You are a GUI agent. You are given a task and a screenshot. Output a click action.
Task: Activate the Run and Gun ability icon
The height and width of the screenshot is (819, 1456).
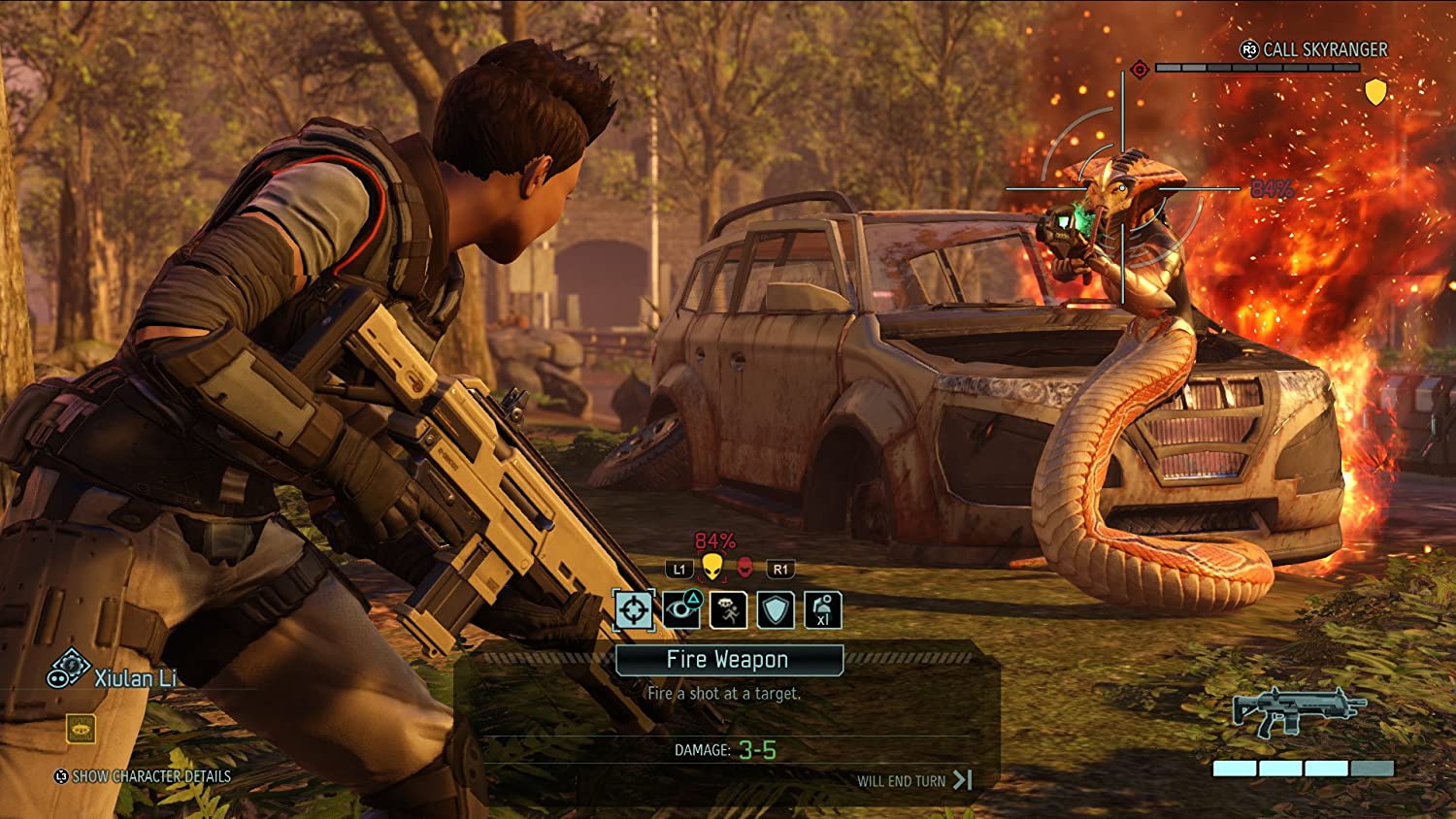tap(728, 612)
